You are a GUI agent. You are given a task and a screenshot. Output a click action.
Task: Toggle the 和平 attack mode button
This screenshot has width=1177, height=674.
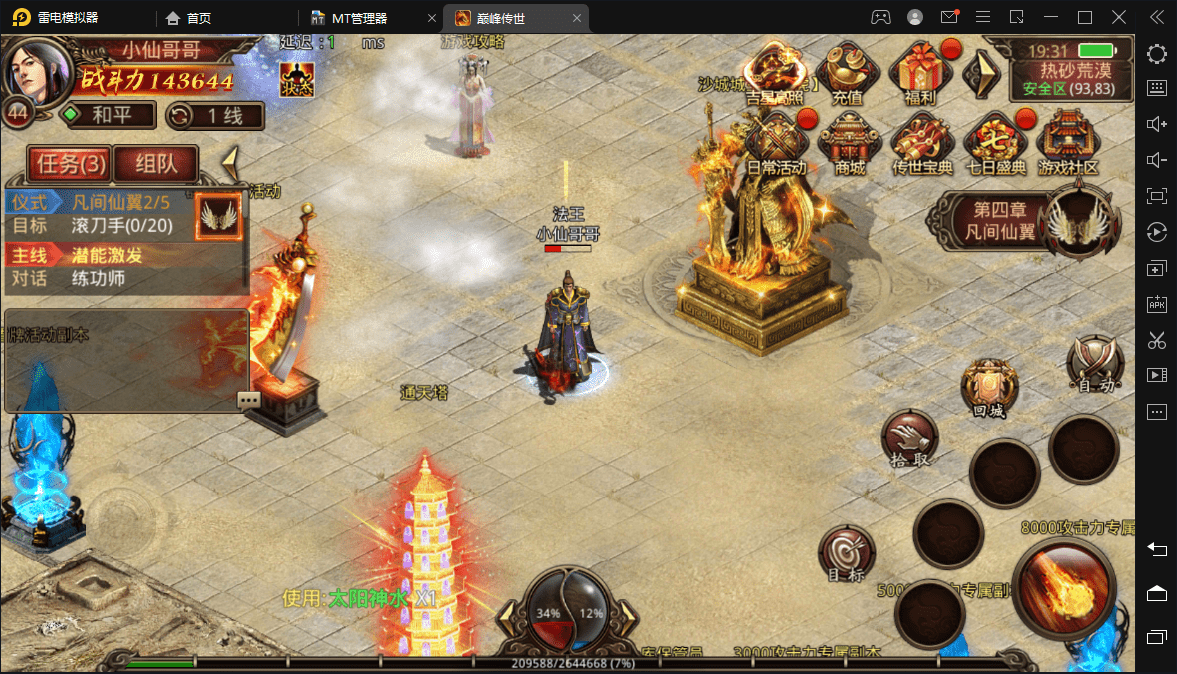108,115
